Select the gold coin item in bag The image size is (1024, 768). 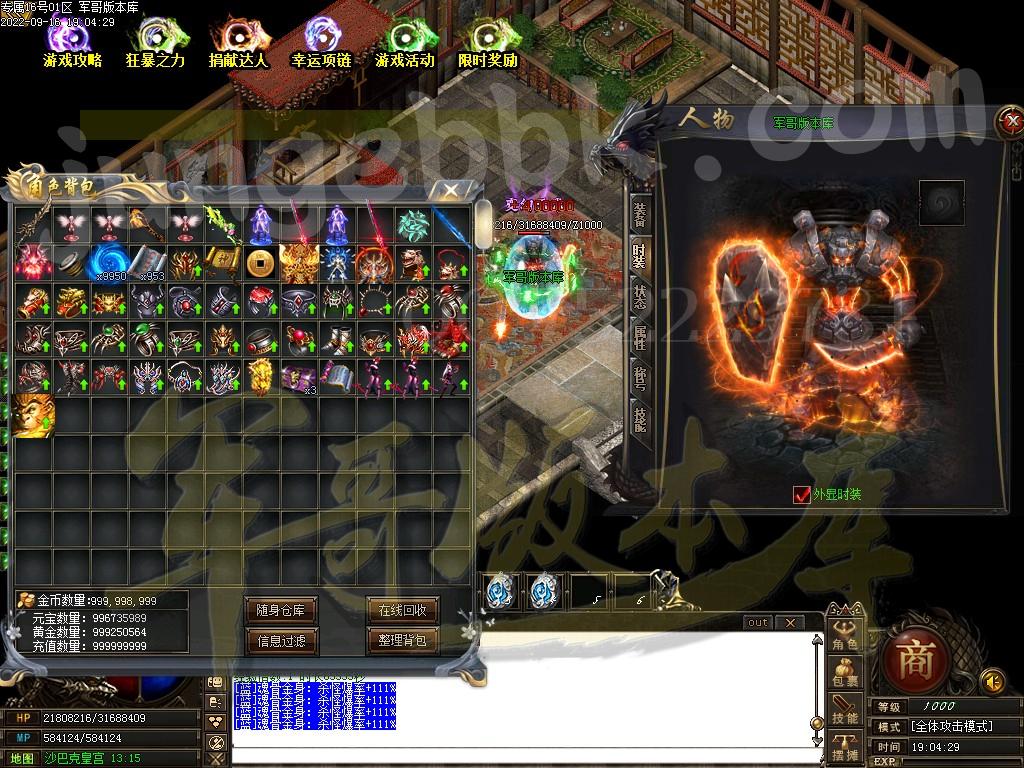(x=260, y=263)
